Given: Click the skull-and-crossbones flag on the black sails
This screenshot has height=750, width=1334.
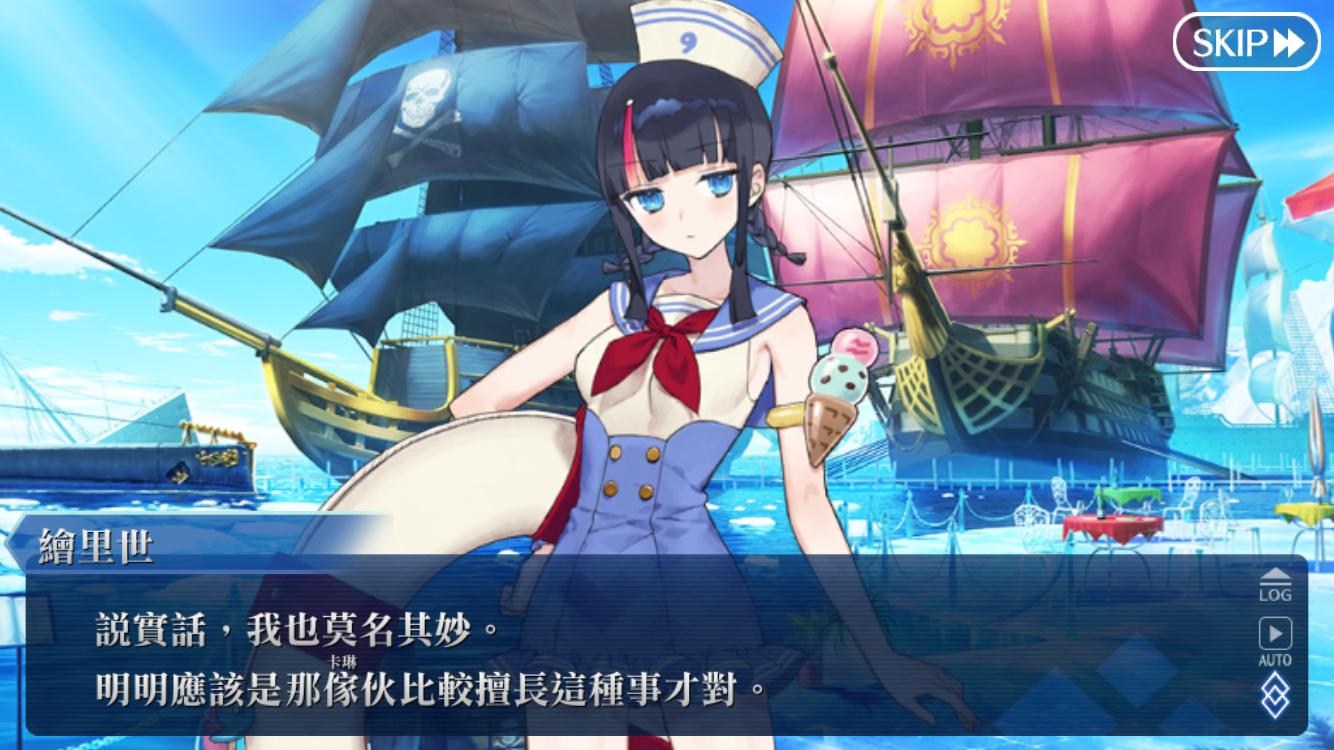Looking at the screenshot, I should tap(422, 110).
